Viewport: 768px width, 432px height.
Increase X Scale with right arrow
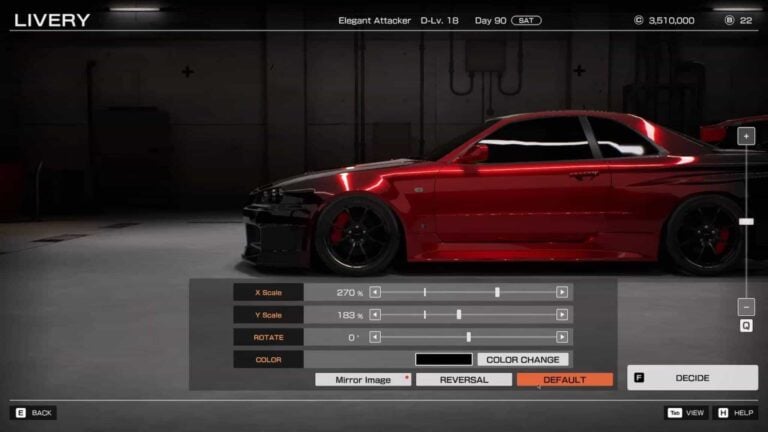(562, 292)
